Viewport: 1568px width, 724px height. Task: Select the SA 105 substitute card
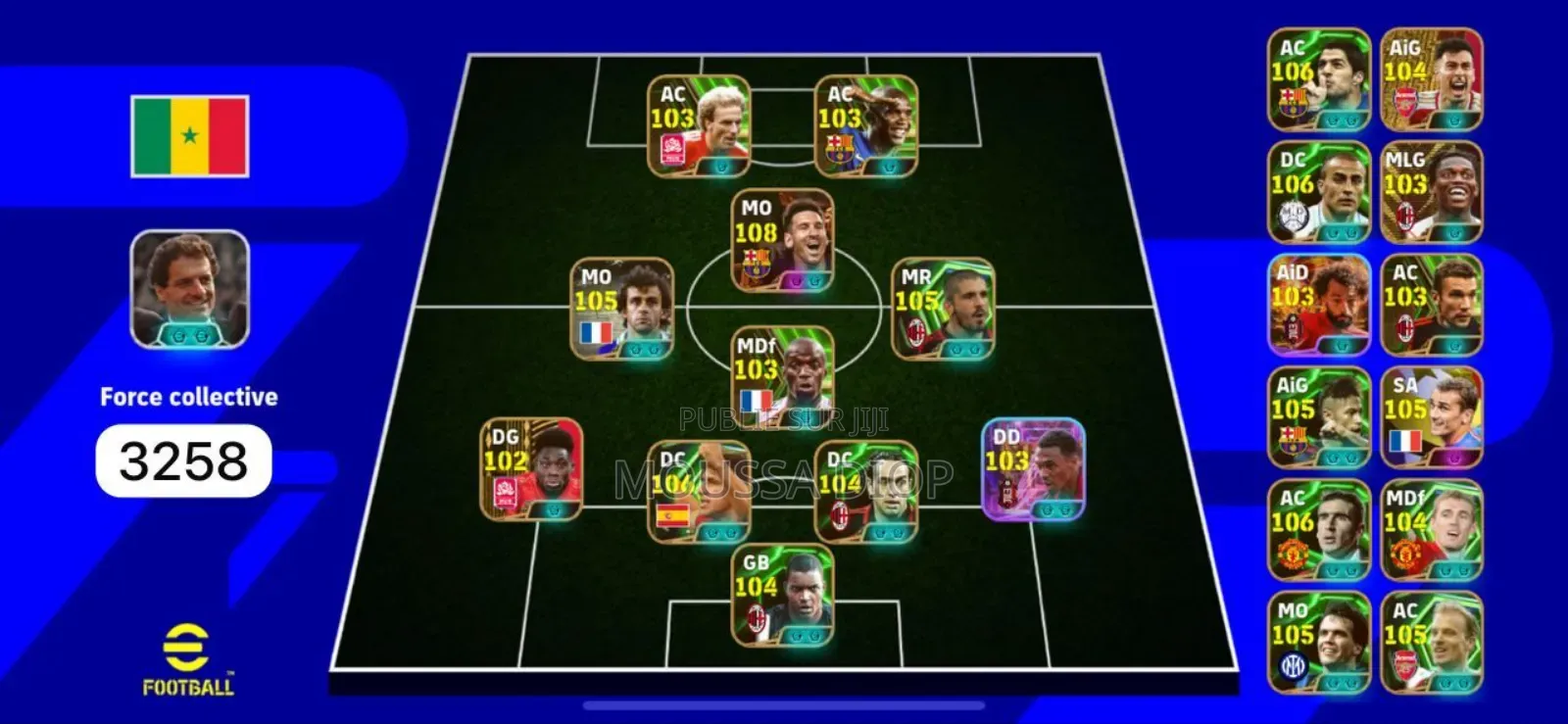pos(1432,417)
